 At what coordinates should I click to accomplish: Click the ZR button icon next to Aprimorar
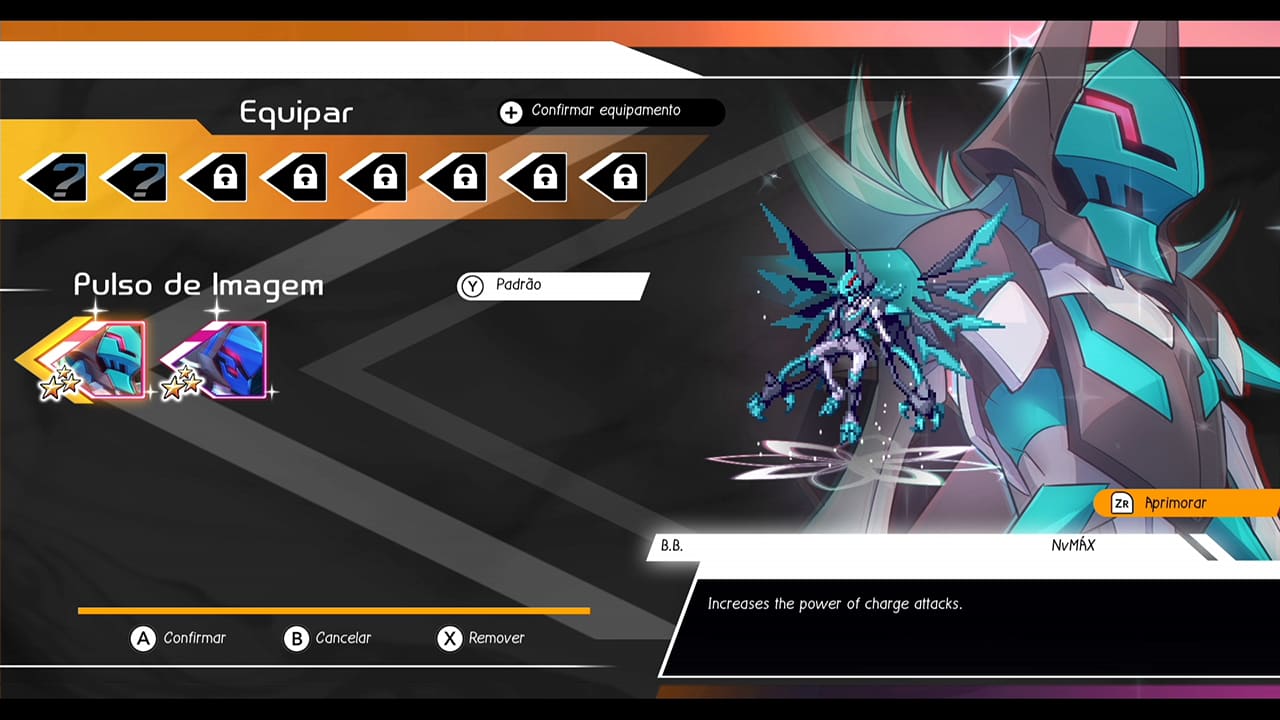tap(1121, 503)
